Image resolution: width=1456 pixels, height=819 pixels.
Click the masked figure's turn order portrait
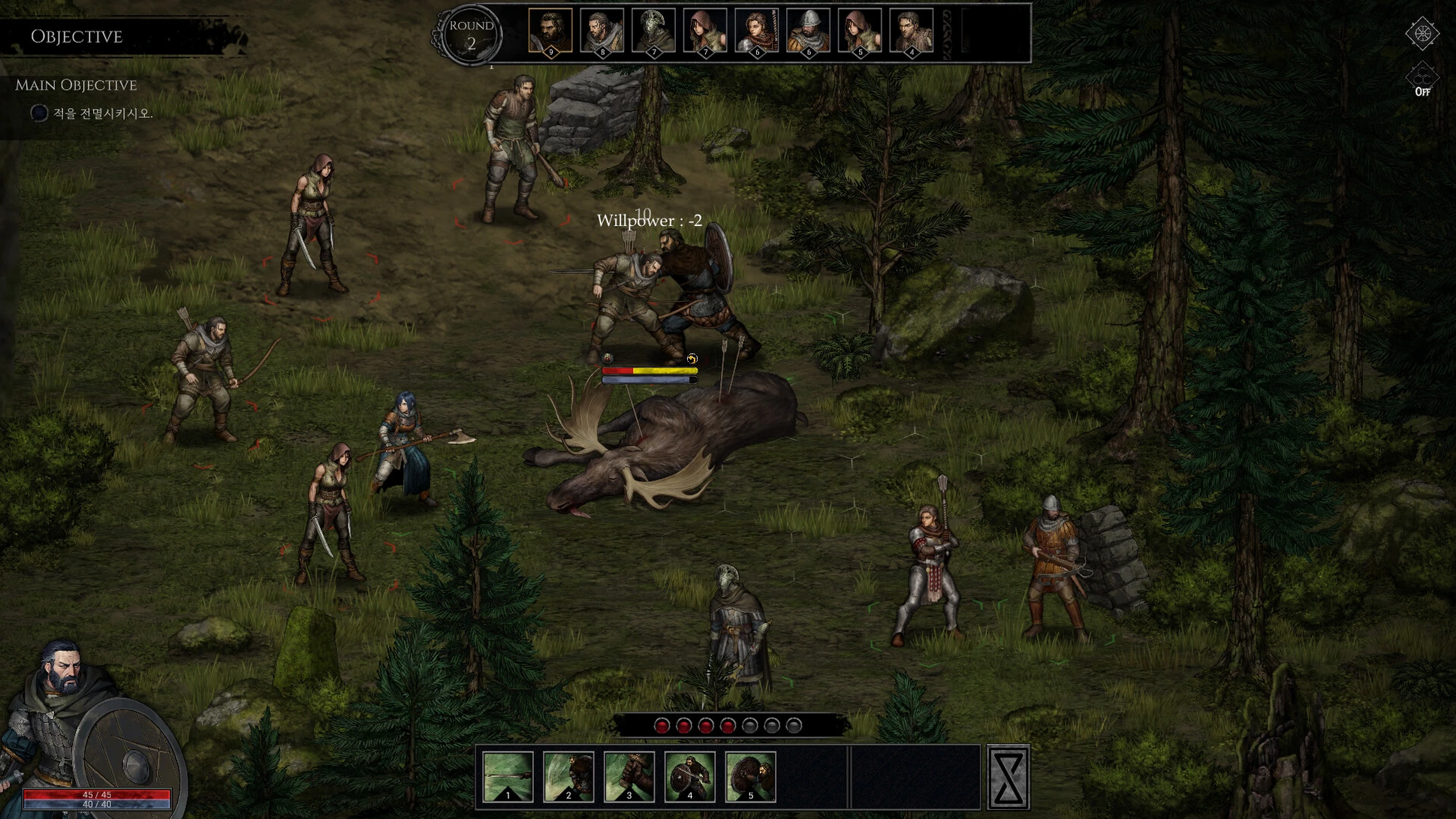(653, 31)
